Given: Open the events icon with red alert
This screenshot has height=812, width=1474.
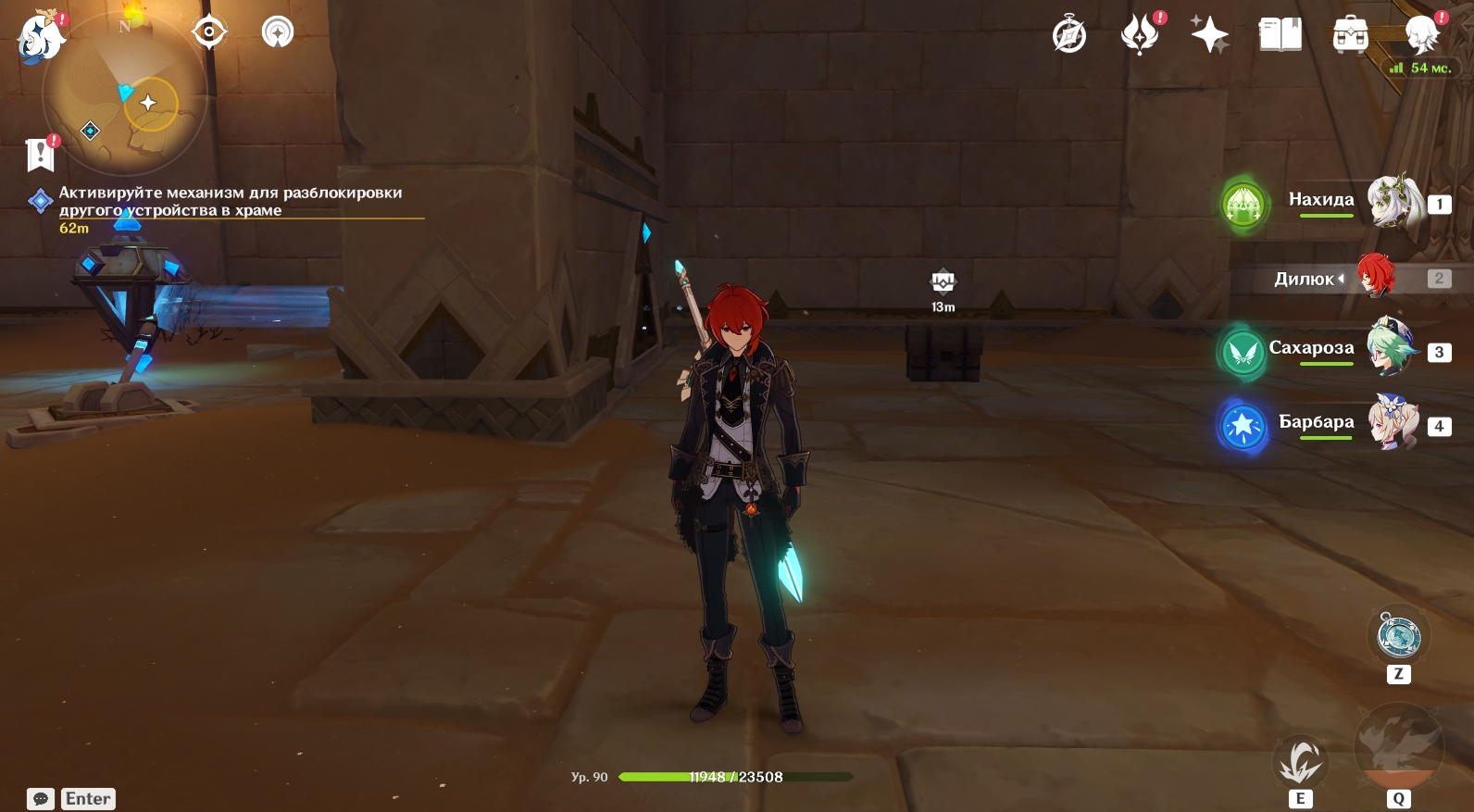Looking at the screenshot, I should coord(1140,36).
